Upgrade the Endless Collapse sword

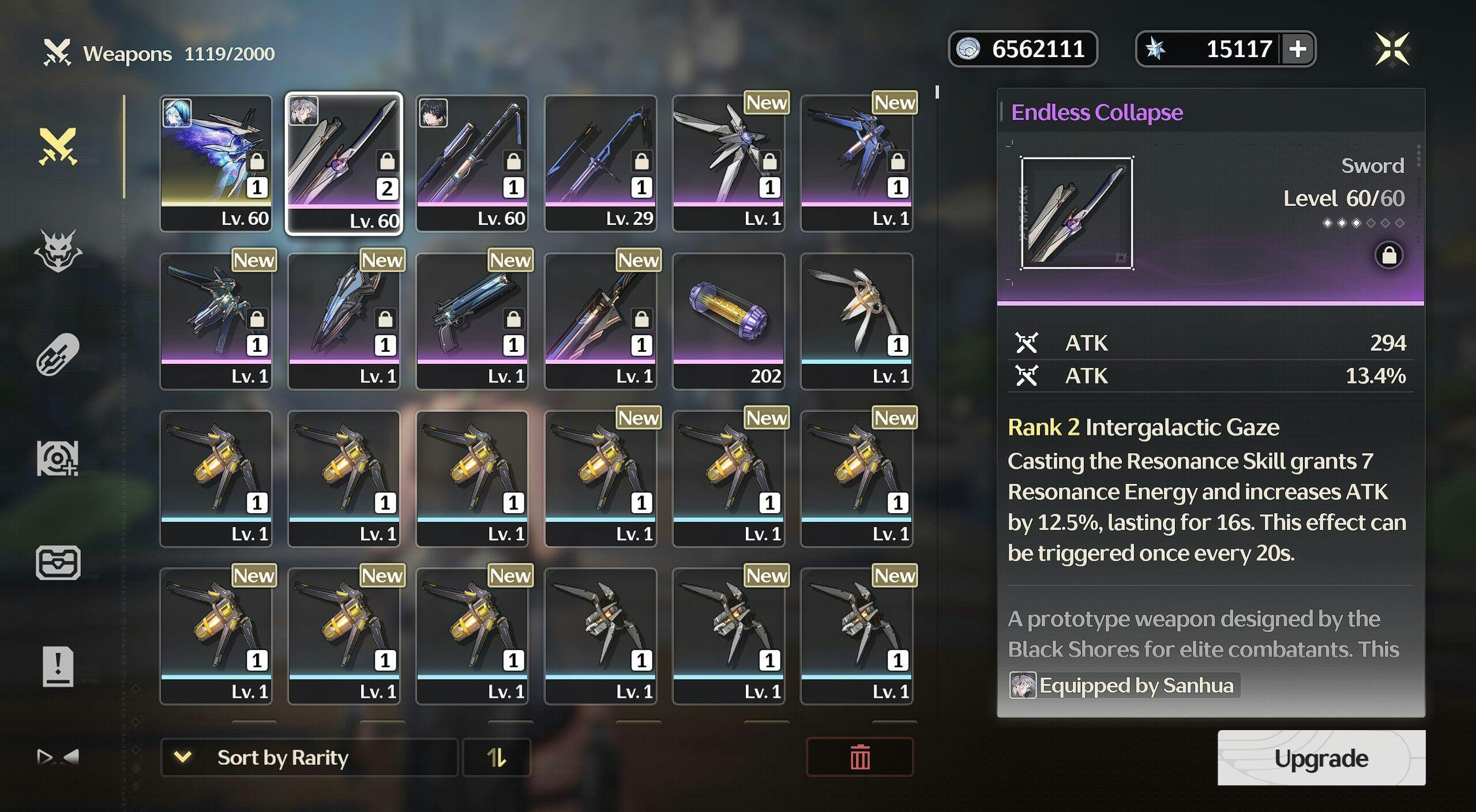tap(1321, 758)
